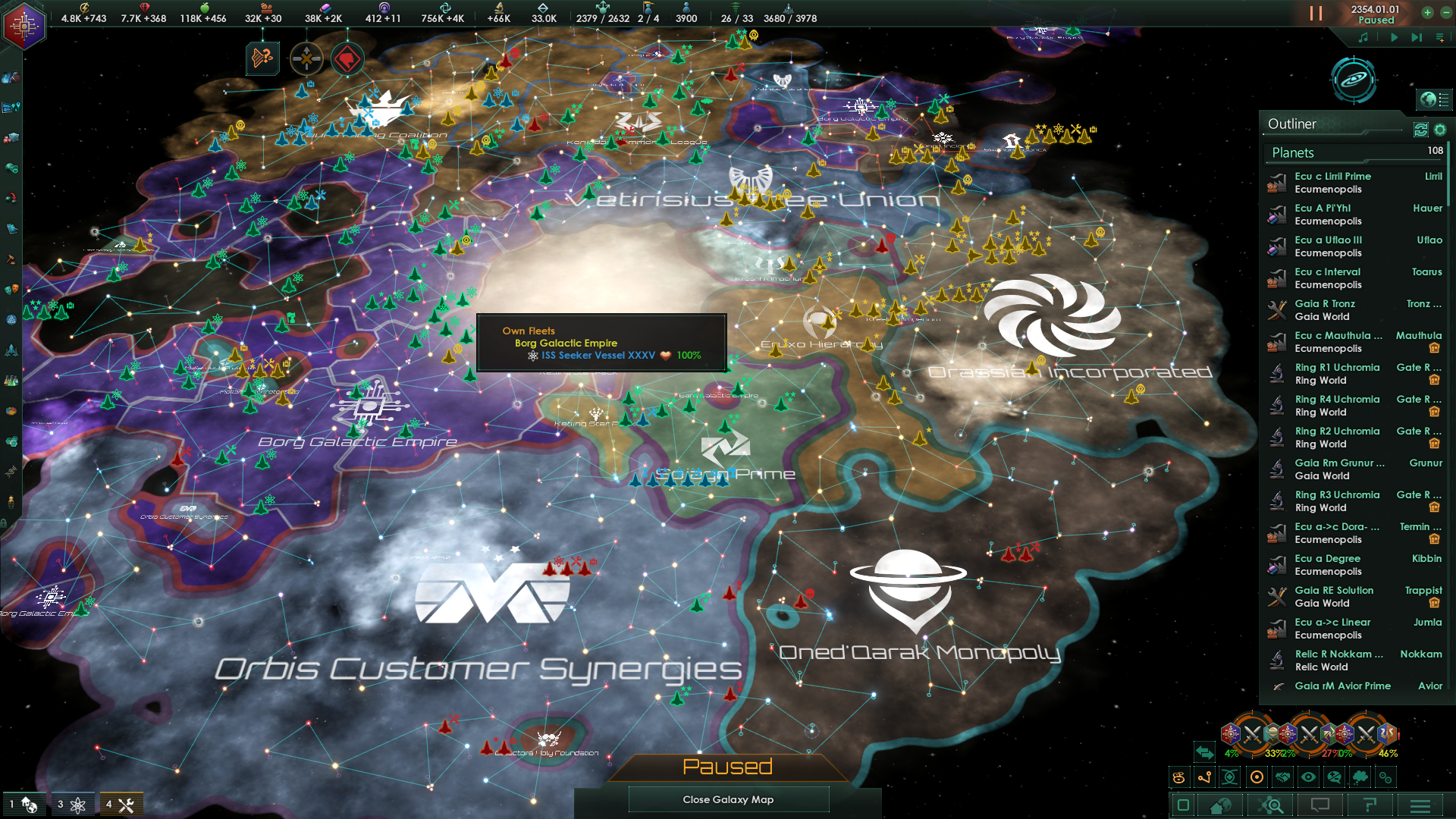Open the message log speech bubble icon
The height and width of the screenshot is (819, 1456).
point(1319,806)
